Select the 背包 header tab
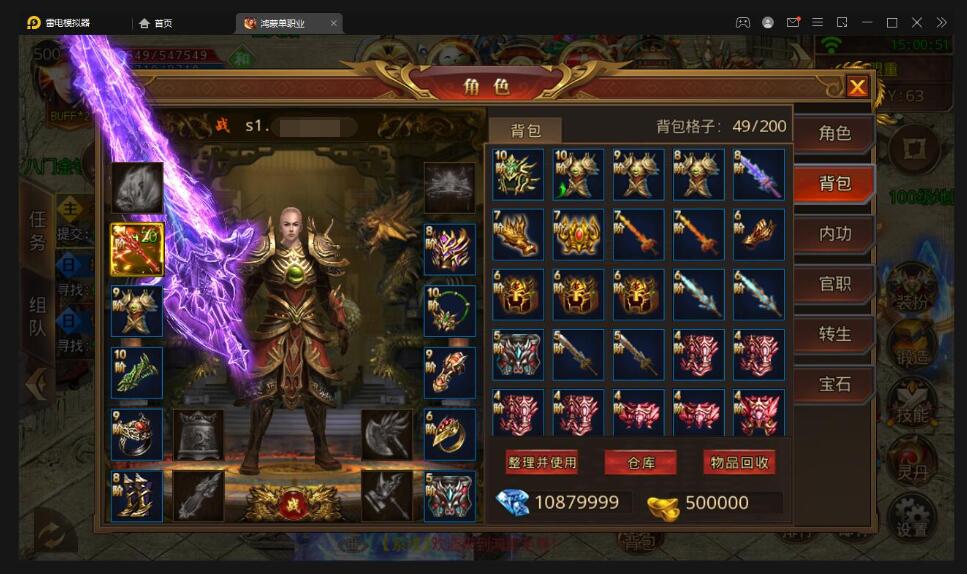 (x=525, y=130)
